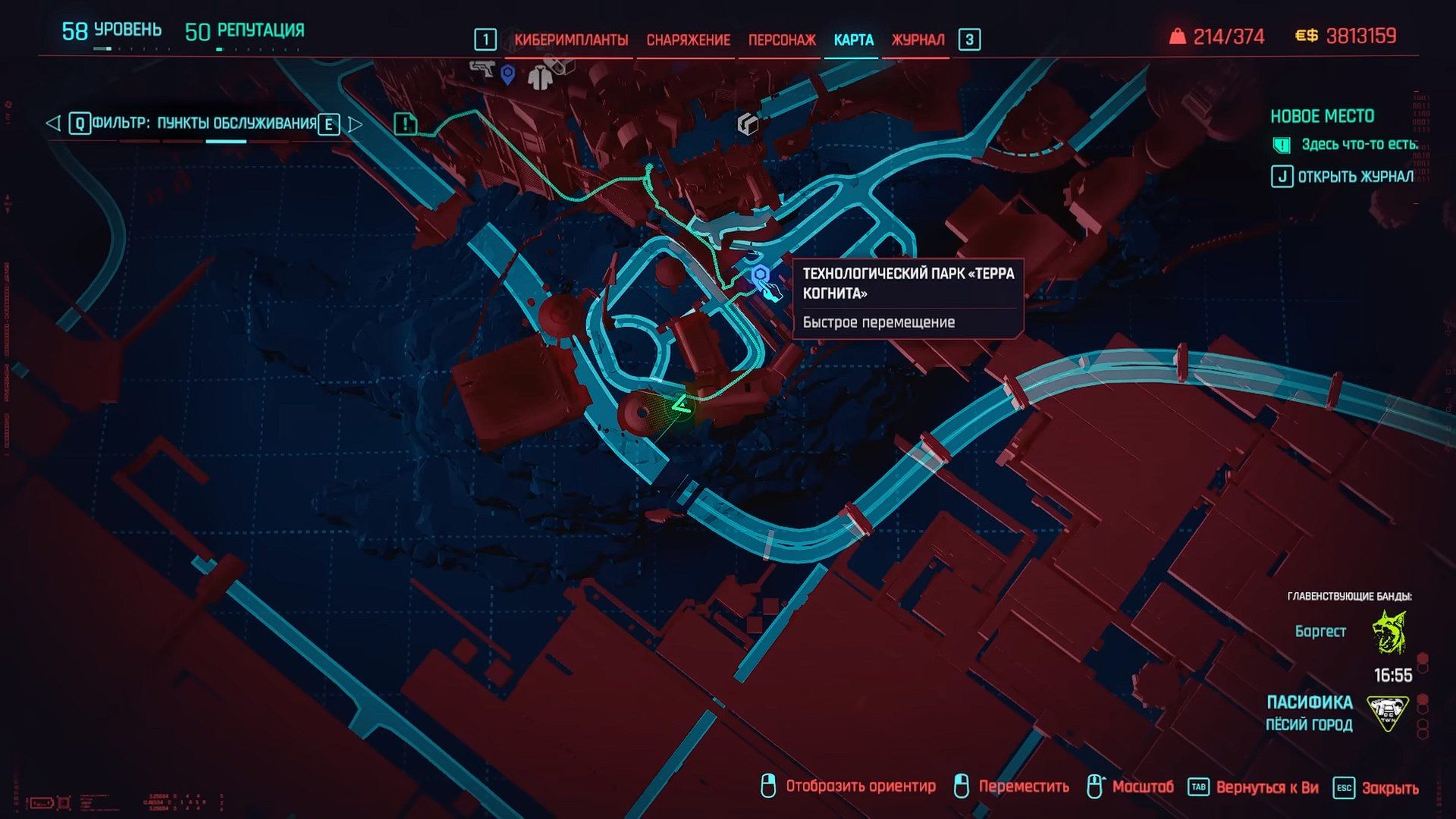Switch to the Журнал tab
The image size is (1456, 819).
pos(918,39)
